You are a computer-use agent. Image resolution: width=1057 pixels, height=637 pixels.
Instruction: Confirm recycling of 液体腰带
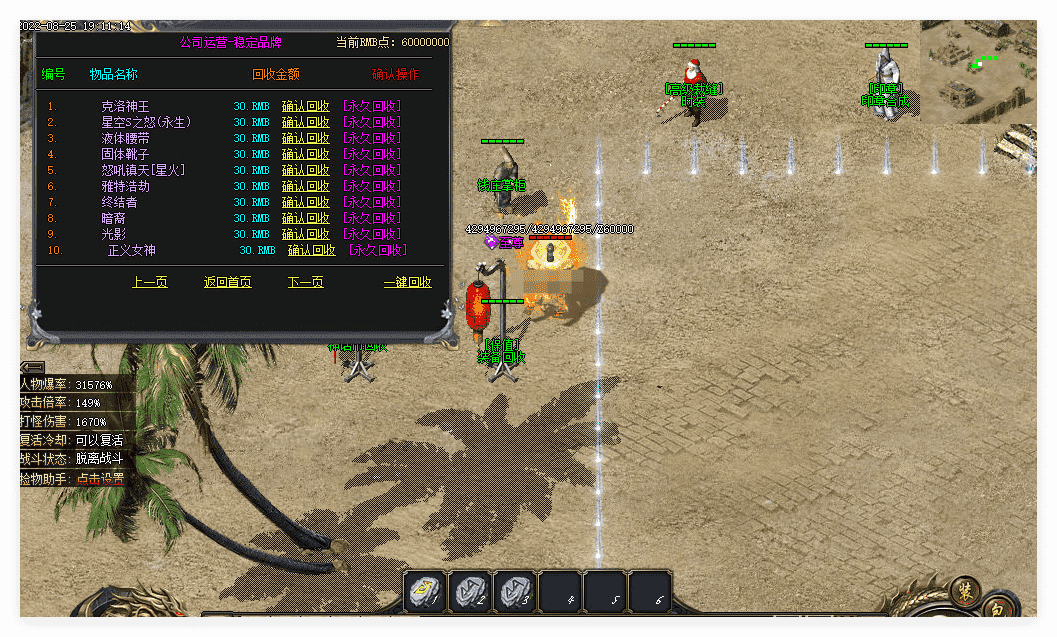pyautogui.click(x=305, y=138)
